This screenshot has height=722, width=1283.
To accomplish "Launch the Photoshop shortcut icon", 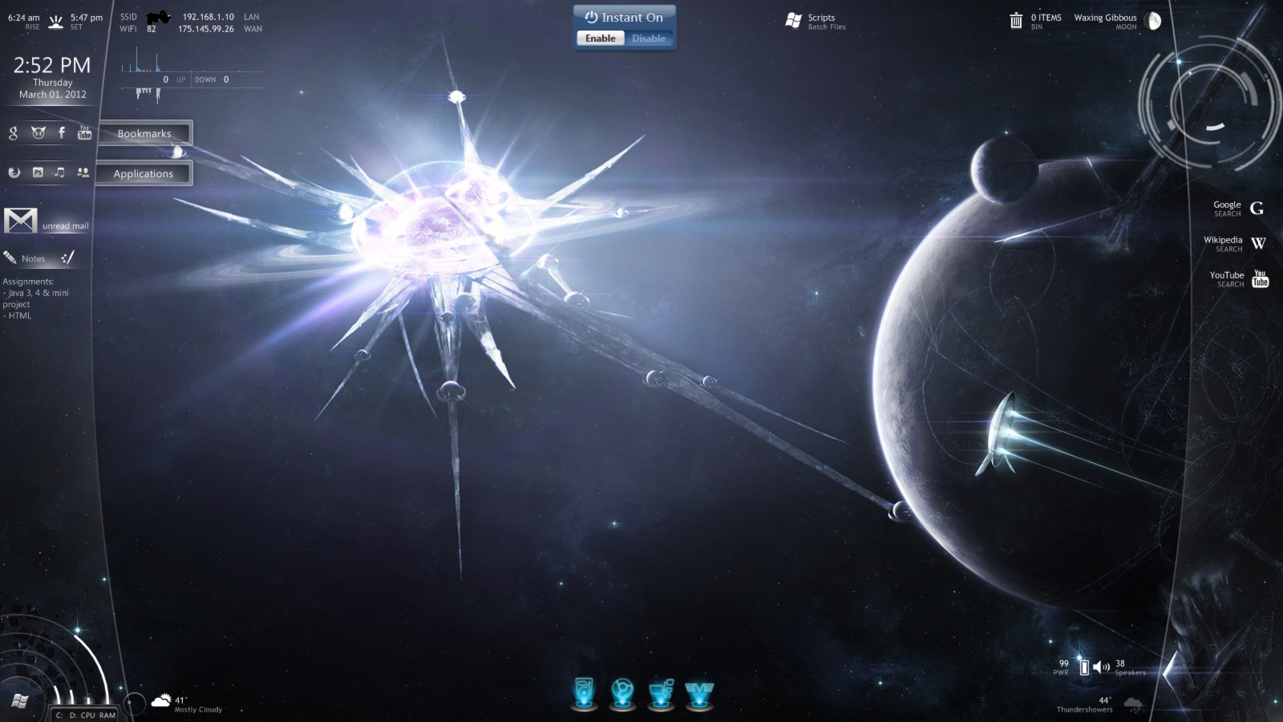I will click(x=38, y=173).
